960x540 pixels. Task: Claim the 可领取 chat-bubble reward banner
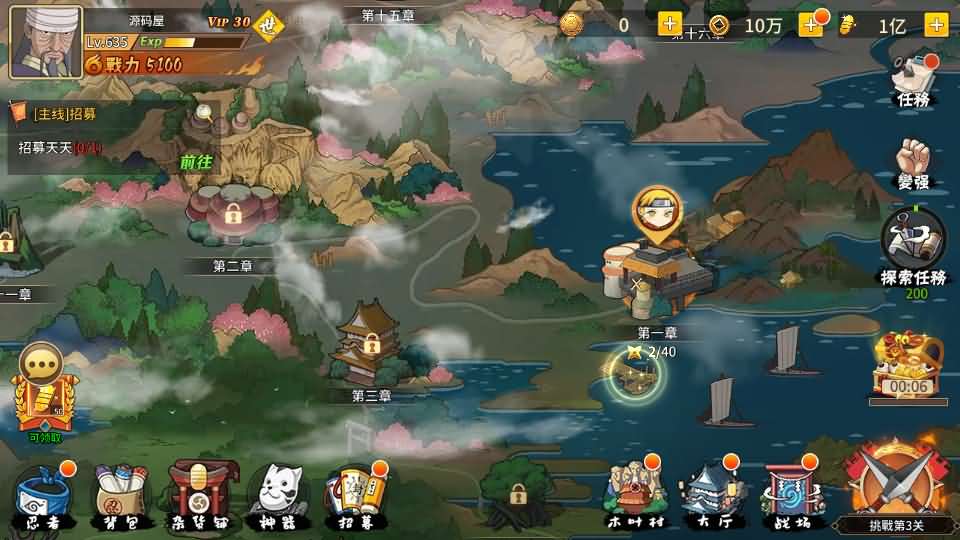point(43,393)
